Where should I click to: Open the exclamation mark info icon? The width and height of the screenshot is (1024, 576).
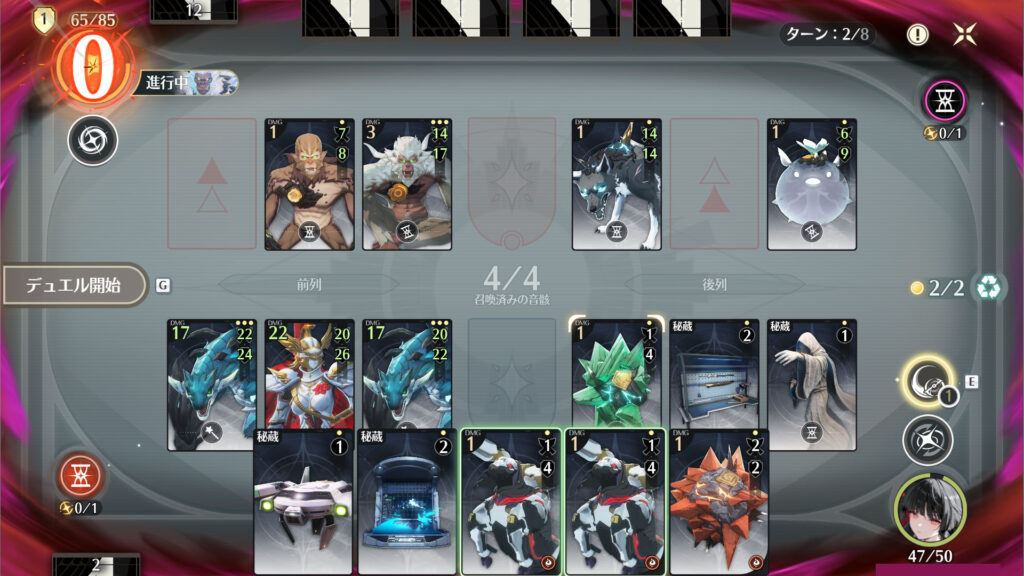click(917, 34)
